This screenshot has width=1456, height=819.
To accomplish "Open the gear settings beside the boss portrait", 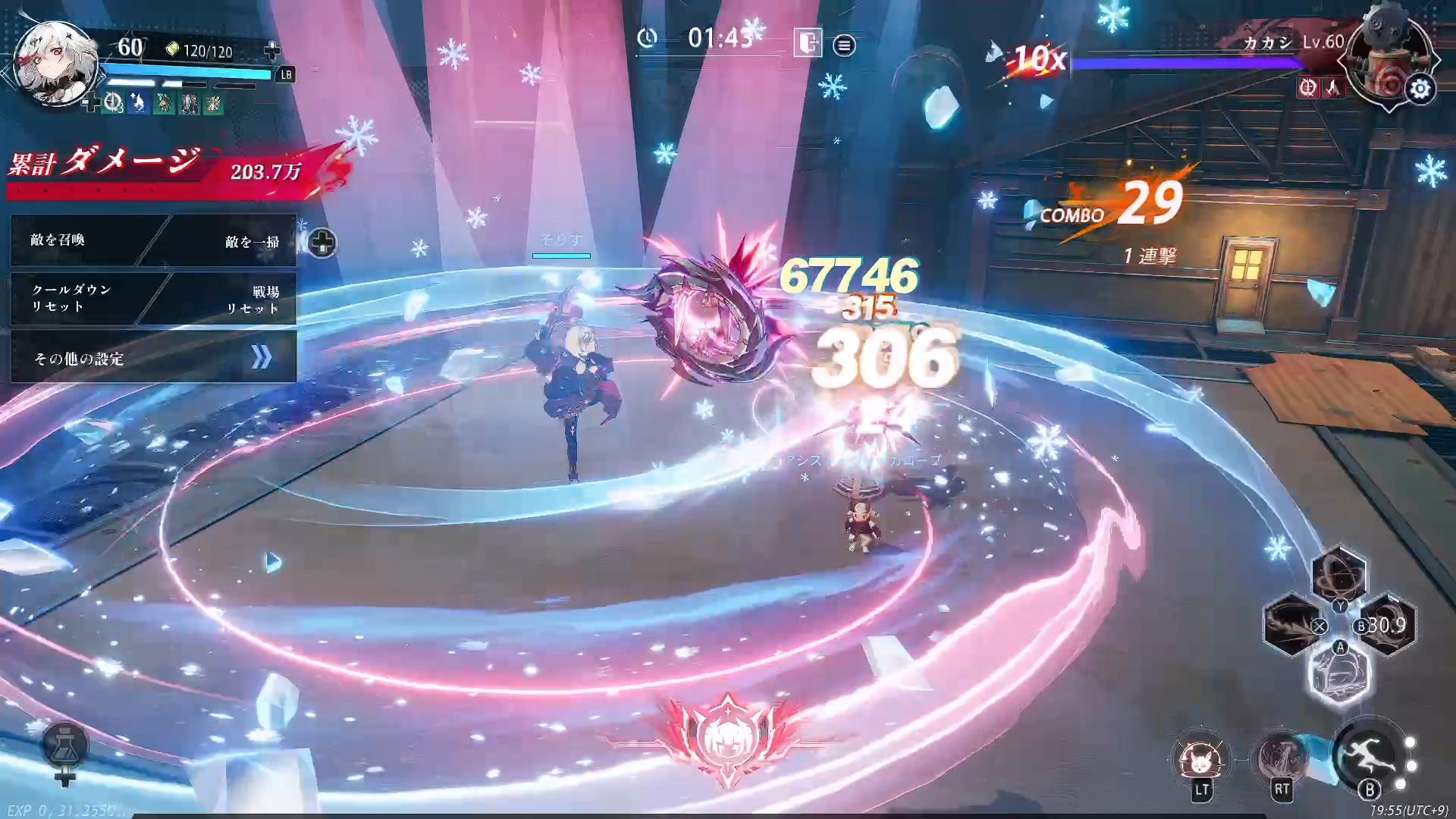I will pyautogui.click(x=1420, y=89).
